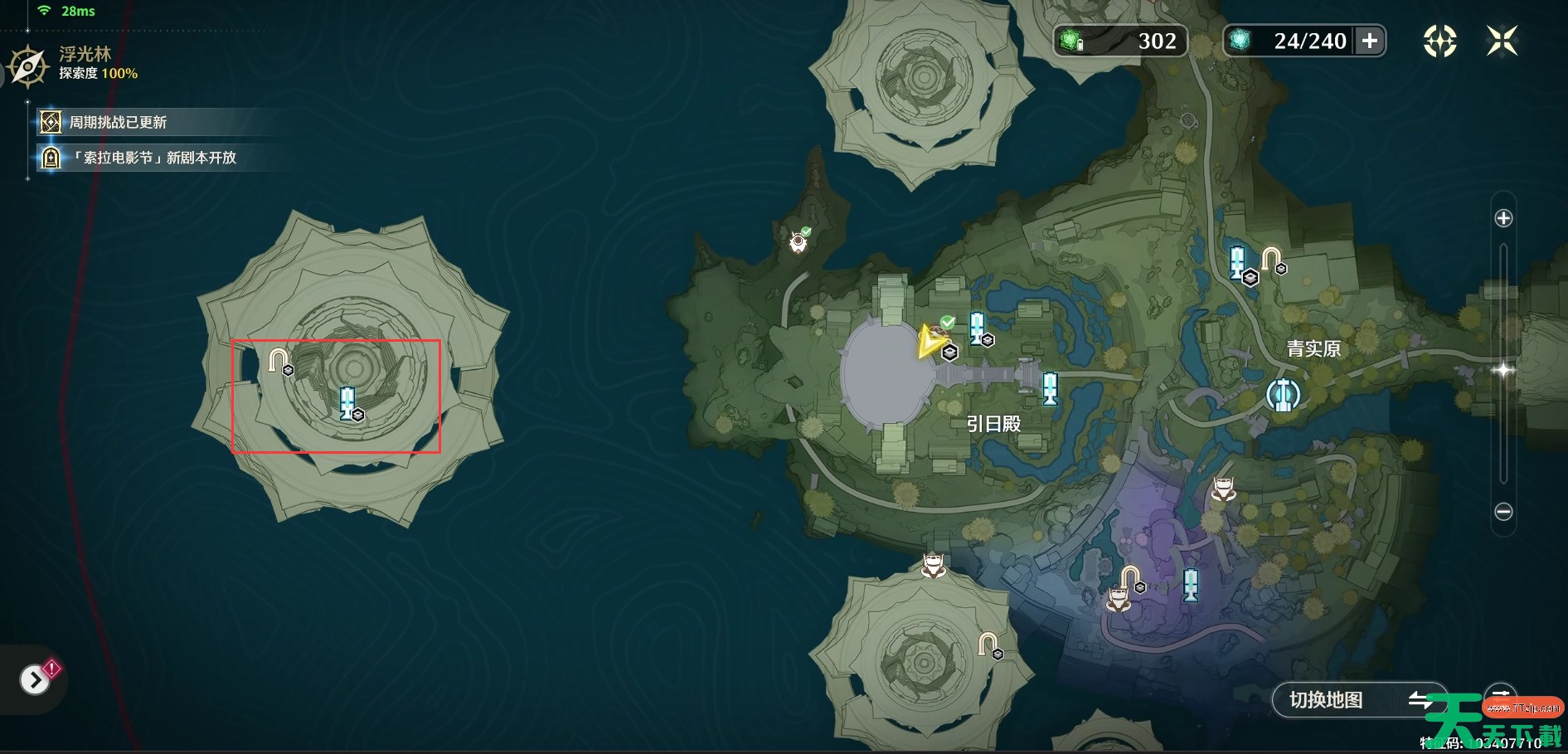This screenshot has width=1568, height=754.
Task: Select the teleporter marker in the purple zone
Action: 1191,584
